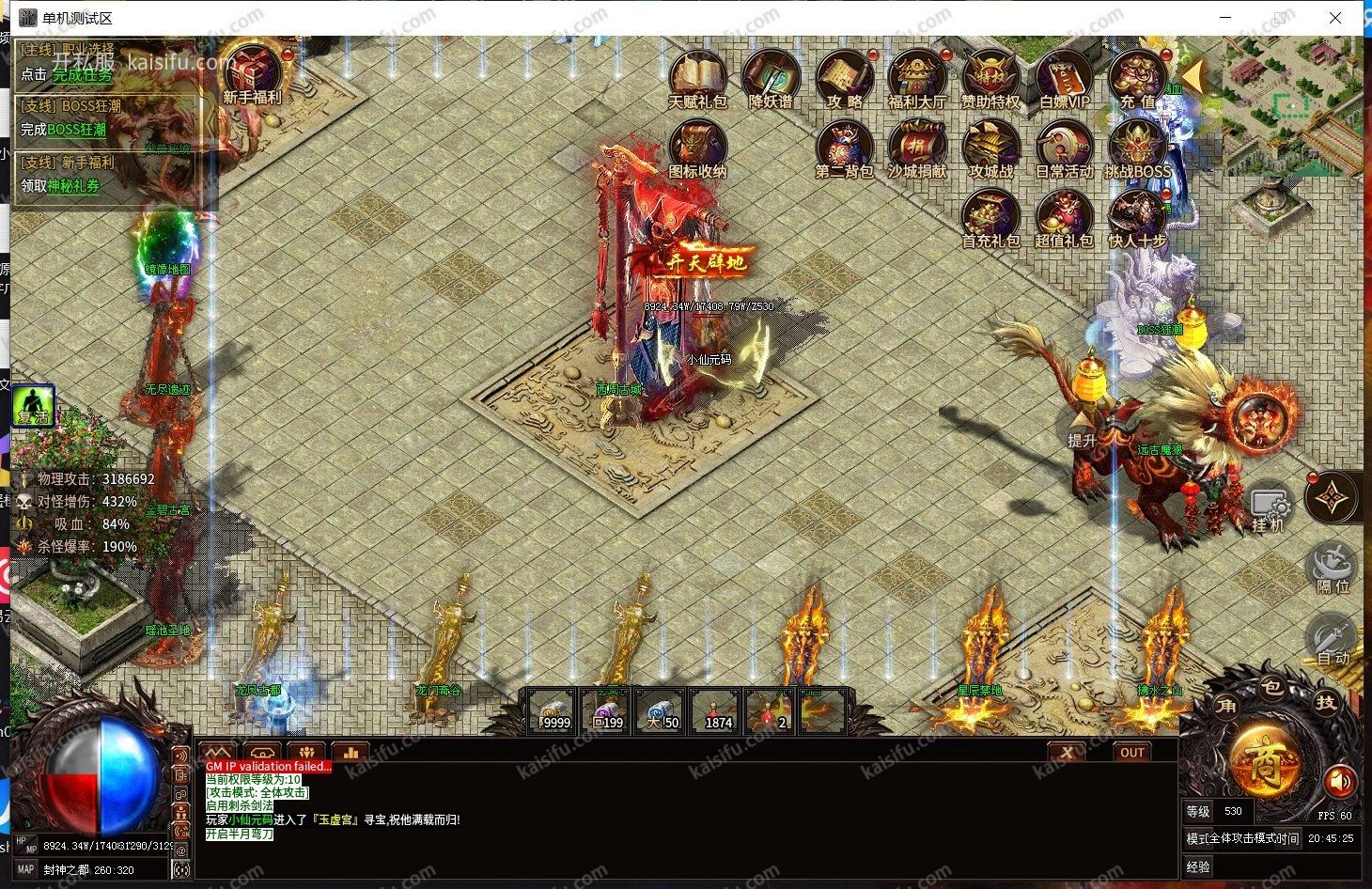Open the 第二背包 second bag
Image resolution: width=1372 pixels, height=889 pixels.
tap(844, 148)
